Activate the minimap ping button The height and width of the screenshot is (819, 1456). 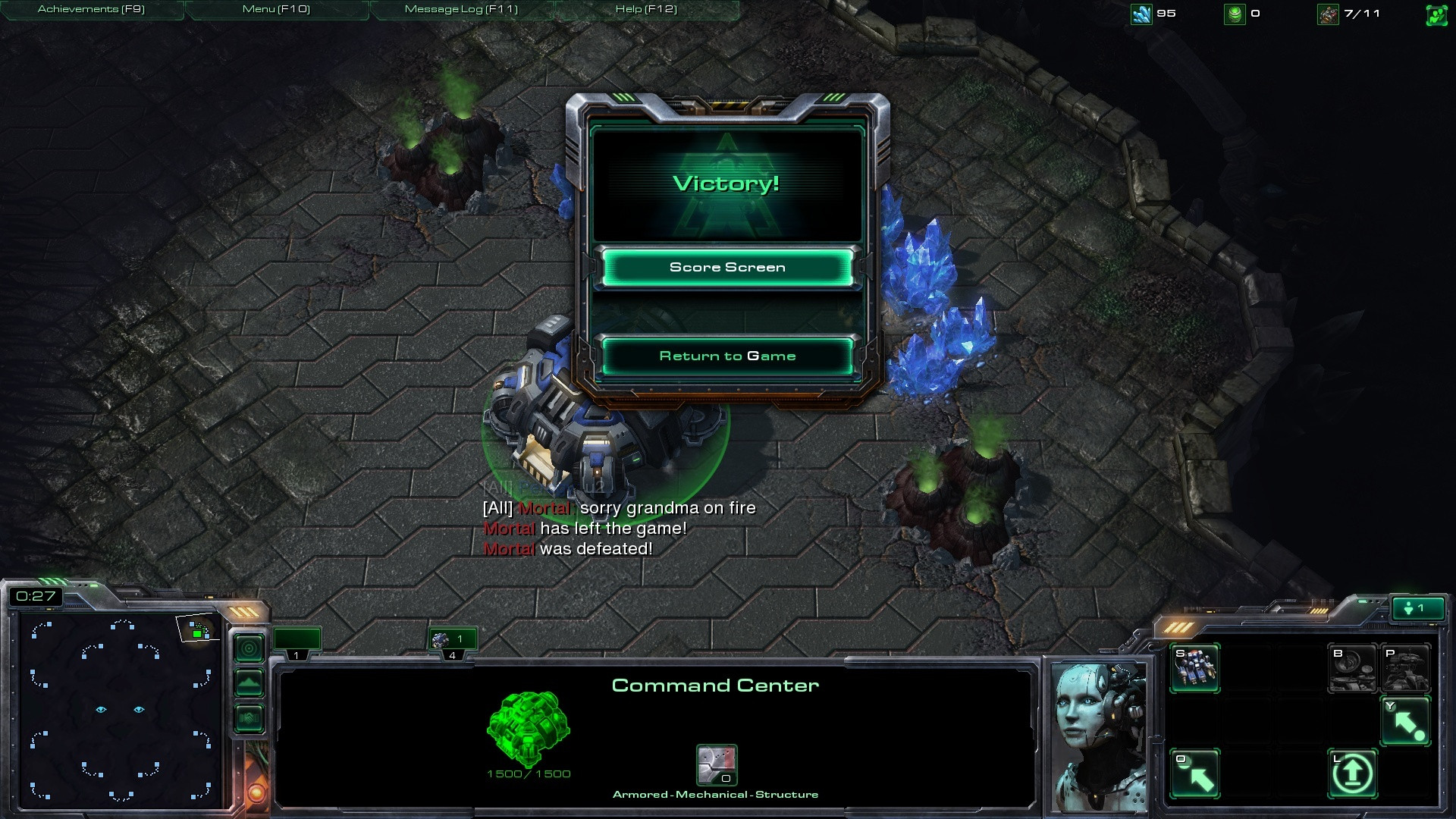[249, 648]
